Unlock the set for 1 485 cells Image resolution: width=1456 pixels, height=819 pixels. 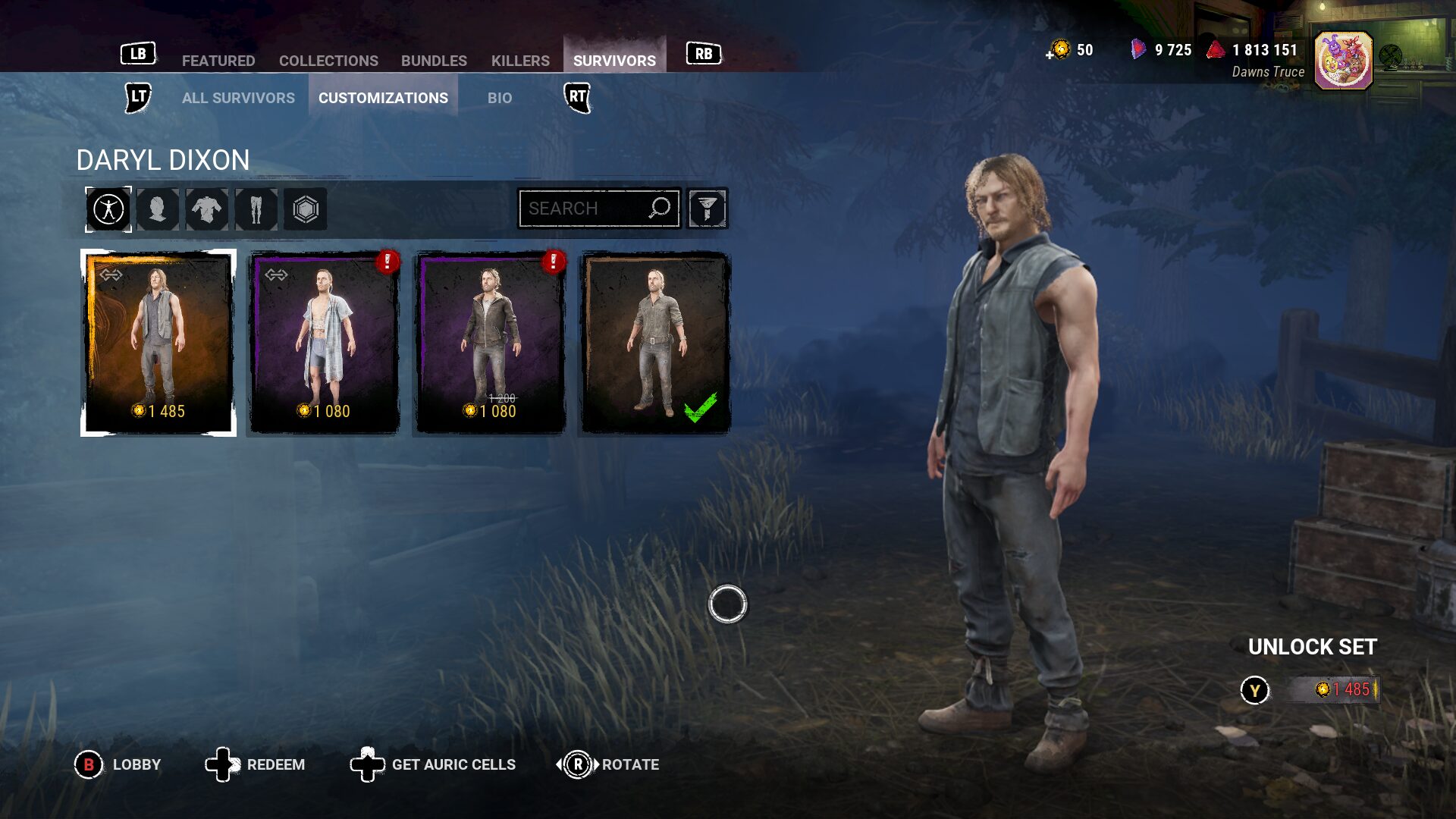tap(1332, 689)
